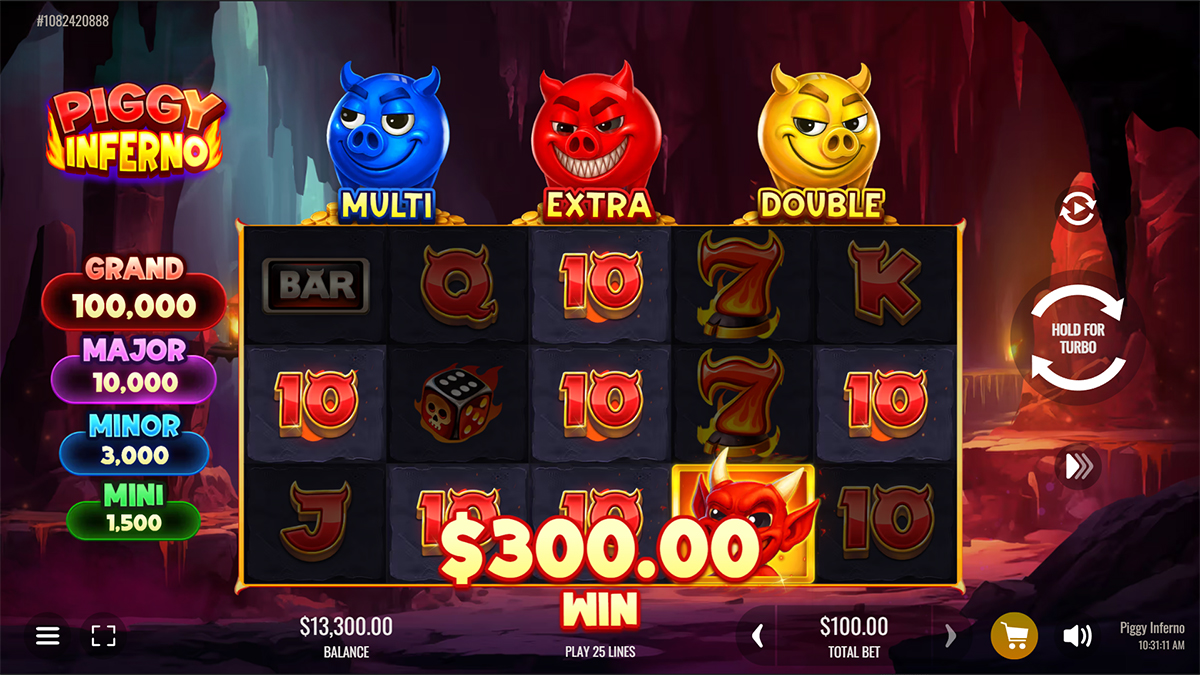
Task: Decrease the total bet
Action: coord(758,635)
